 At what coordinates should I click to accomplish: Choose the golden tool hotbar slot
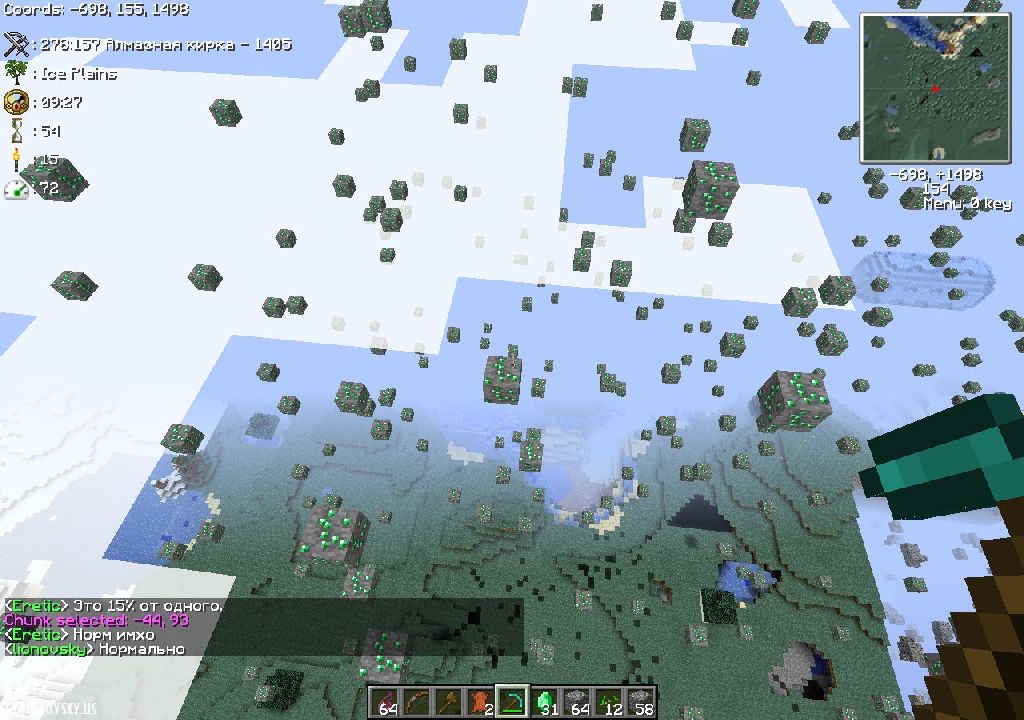click(x=448, y=702)
